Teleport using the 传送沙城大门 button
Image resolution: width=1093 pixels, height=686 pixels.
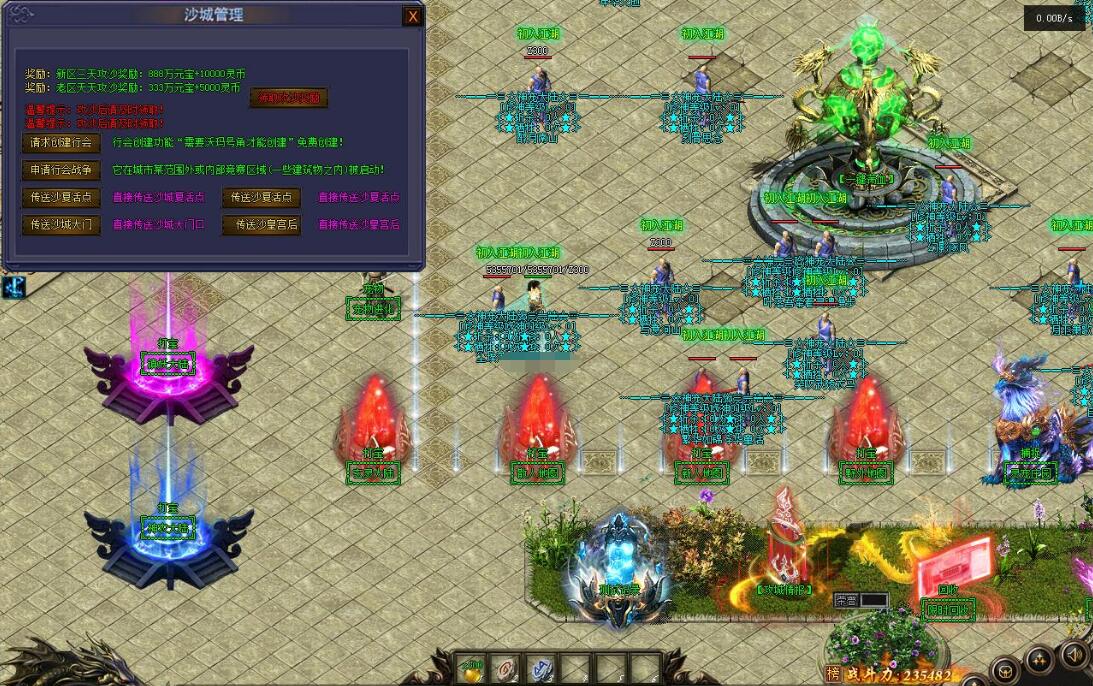61,224
